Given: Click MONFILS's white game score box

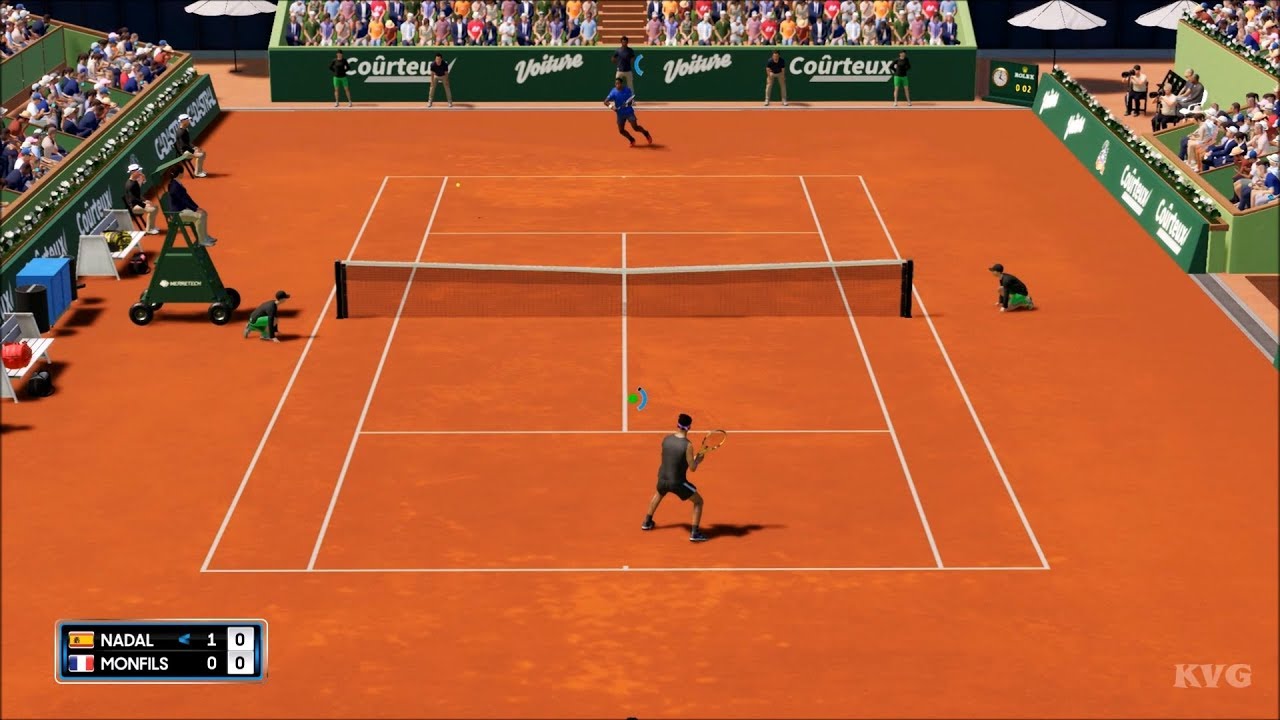Looking at the screenshot, I should pos(240,663).
